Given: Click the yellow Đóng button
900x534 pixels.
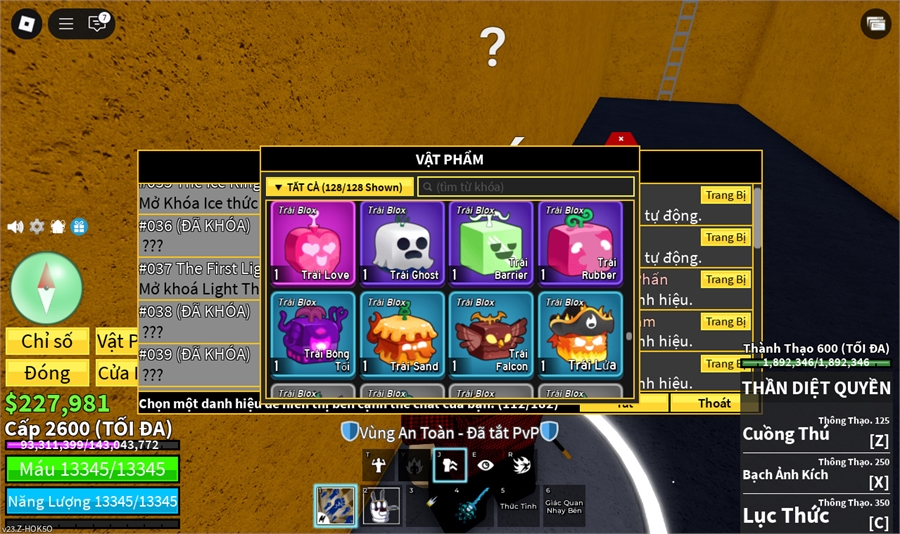Looking at the screenshot, I should point(47,373).
